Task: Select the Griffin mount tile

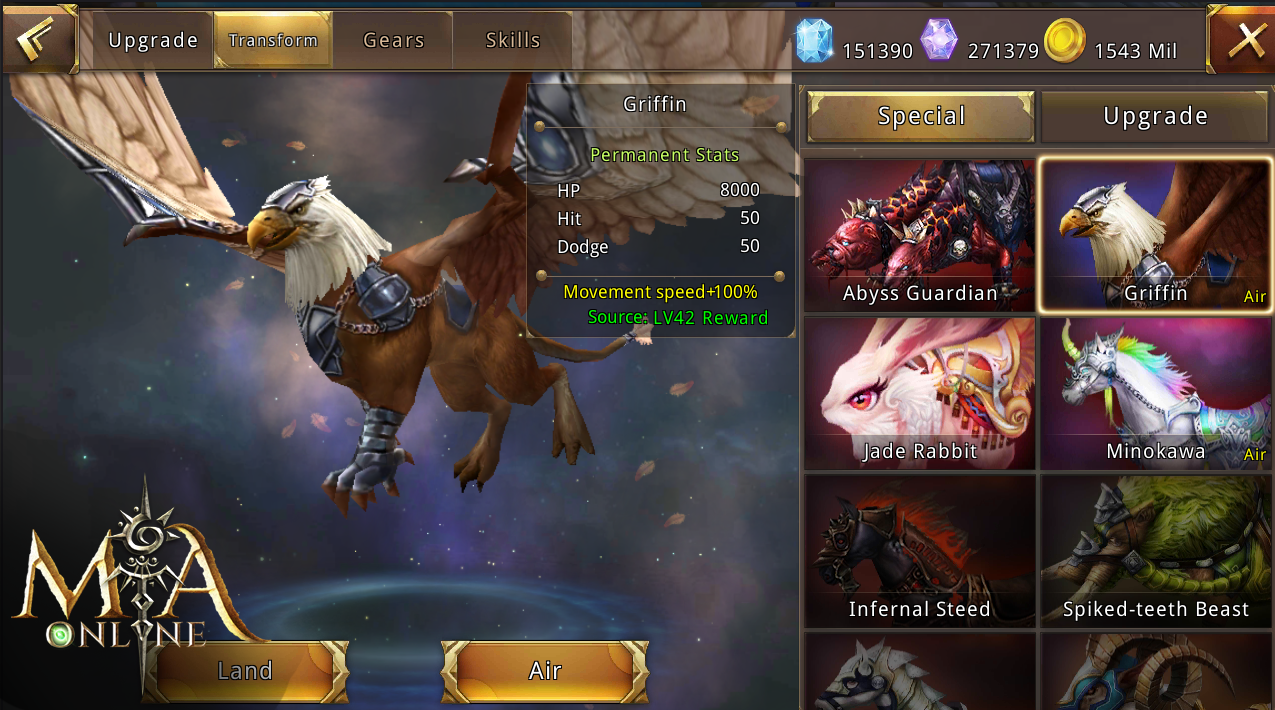Action: (x=1155, y=235)
